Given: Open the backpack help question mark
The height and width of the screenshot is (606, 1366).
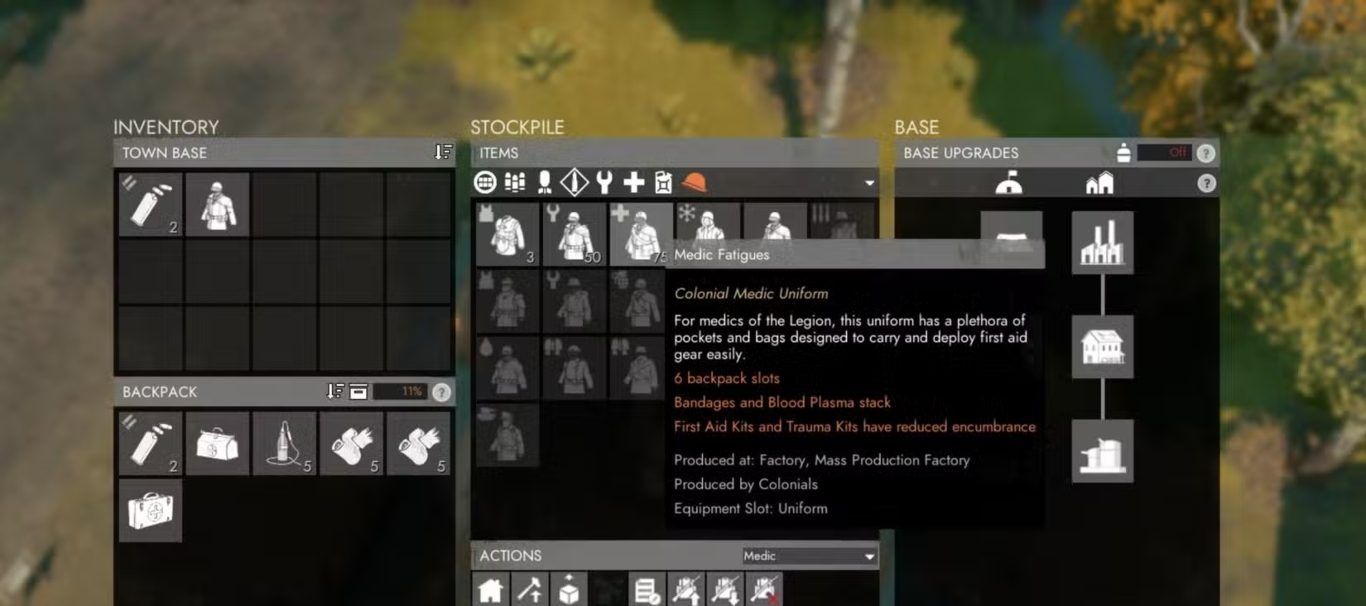Looking at the screenshot, I should pos(441,392).
